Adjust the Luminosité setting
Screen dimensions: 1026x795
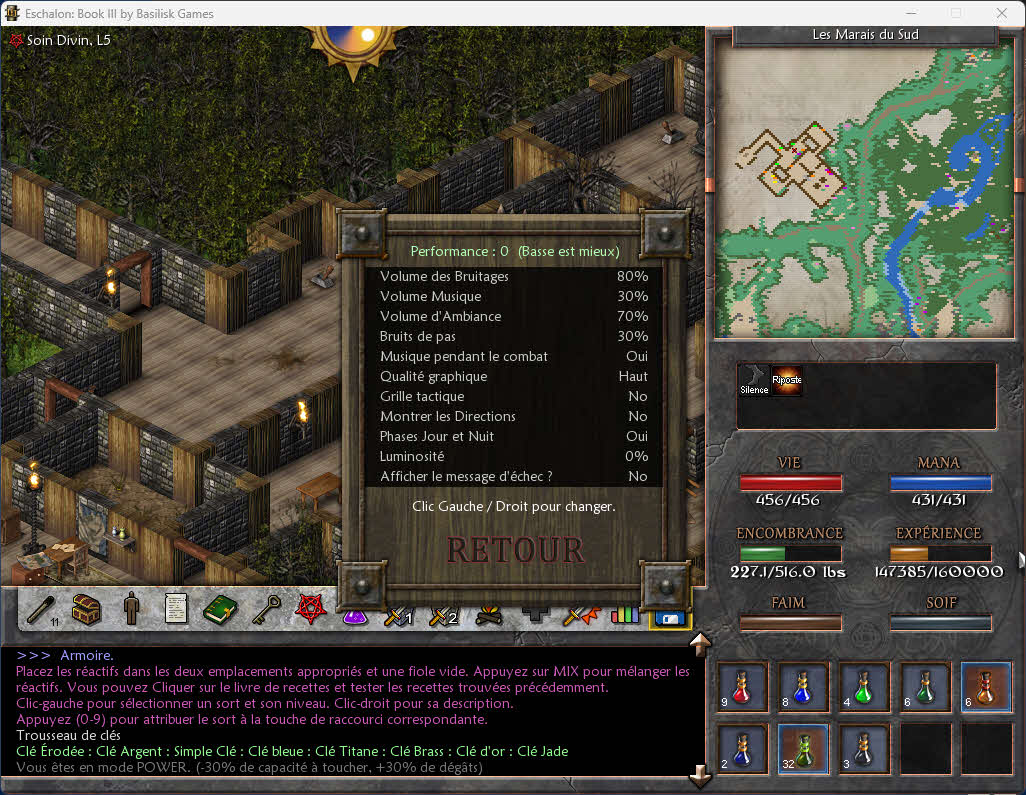click(x=514, y=456)
